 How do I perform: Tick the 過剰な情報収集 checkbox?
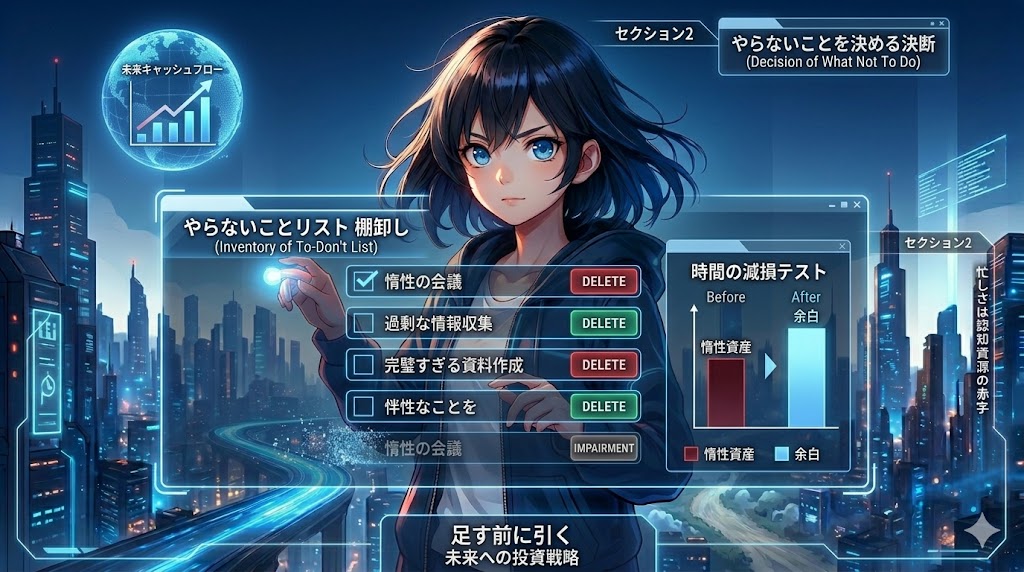[x=365, y=323]
